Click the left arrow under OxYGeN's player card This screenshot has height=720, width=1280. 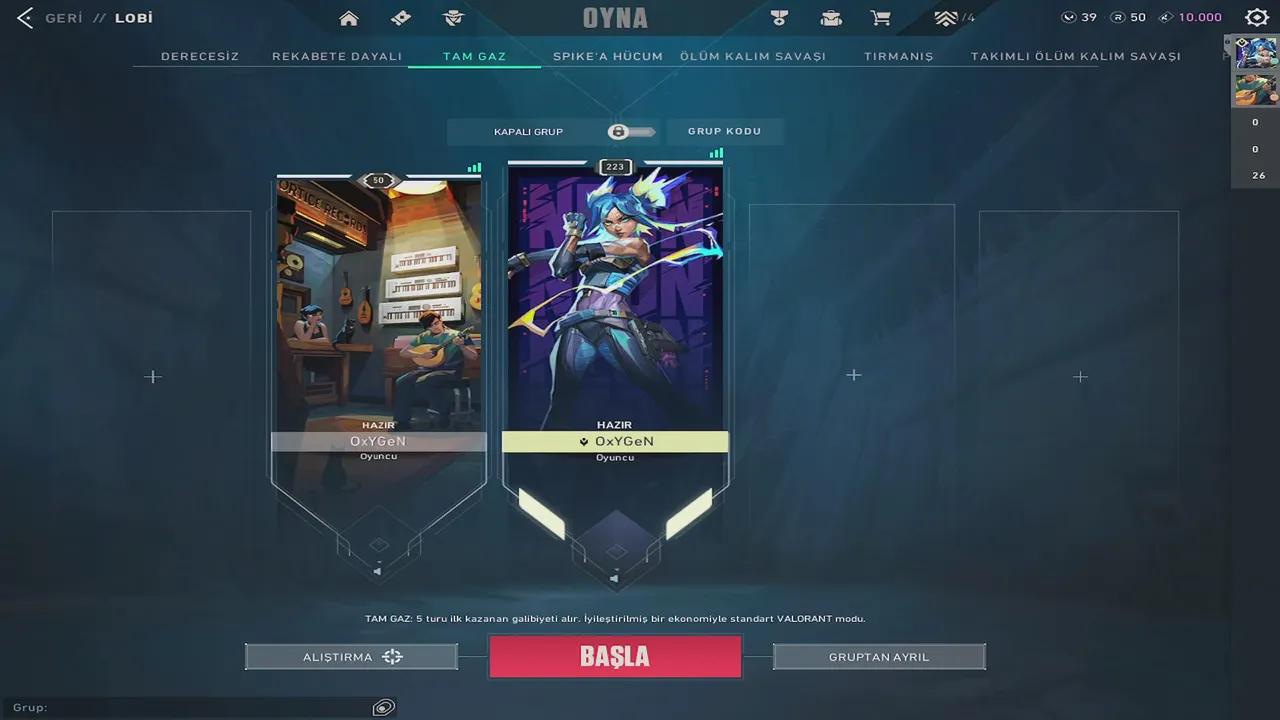(377, 571)
